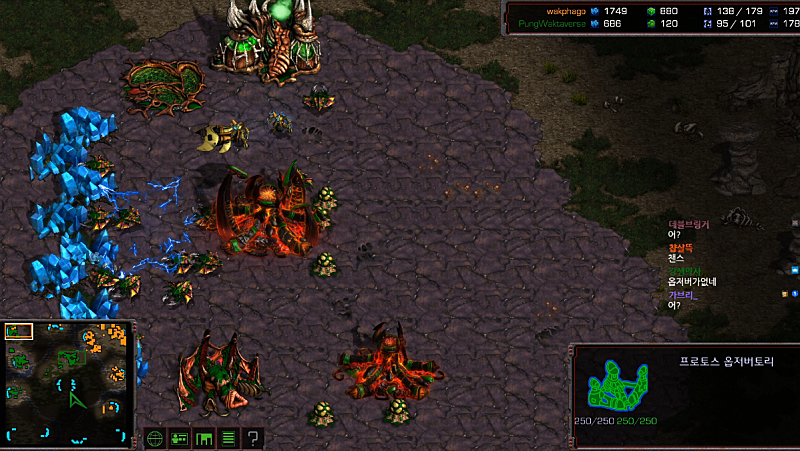
Task: Click the table-shaped green icon button
Action: tap(204, 438)
